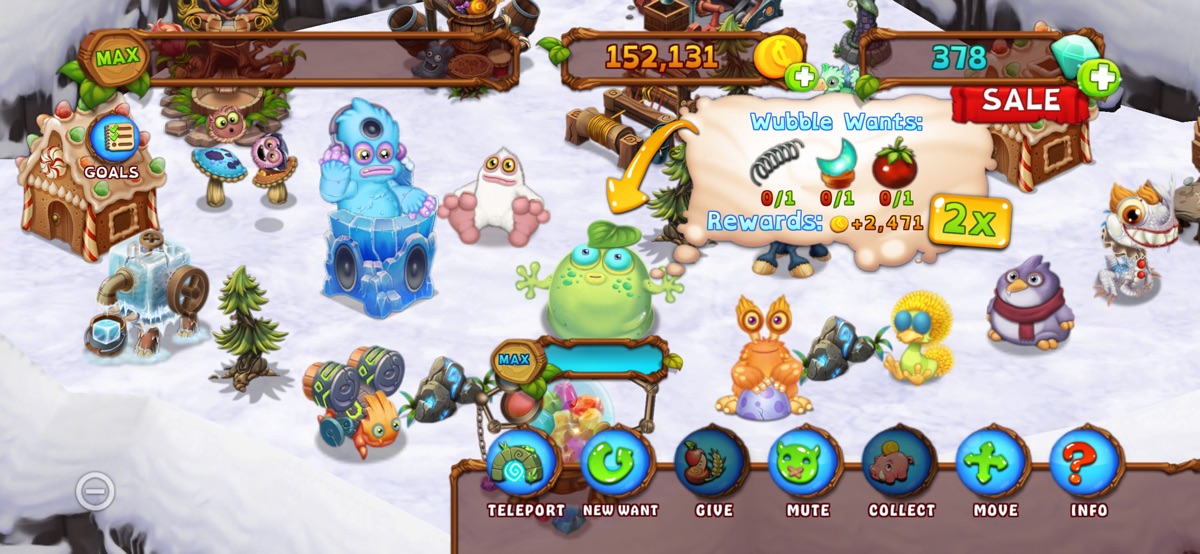1200x554 pixels.
Task: Request a New Want for Wubble
Action: coord(619,465)
